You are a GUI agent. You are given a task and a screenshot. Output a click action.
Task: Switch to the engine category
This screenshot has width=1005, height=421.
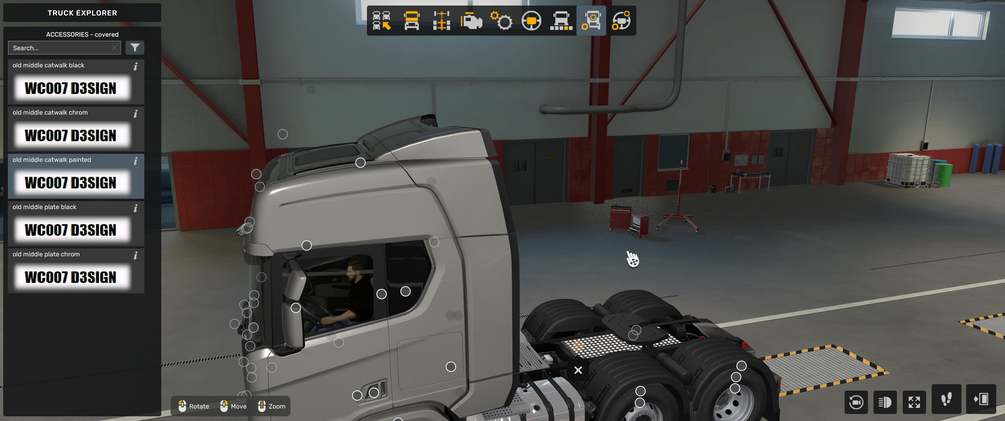(x=471, y=21)
